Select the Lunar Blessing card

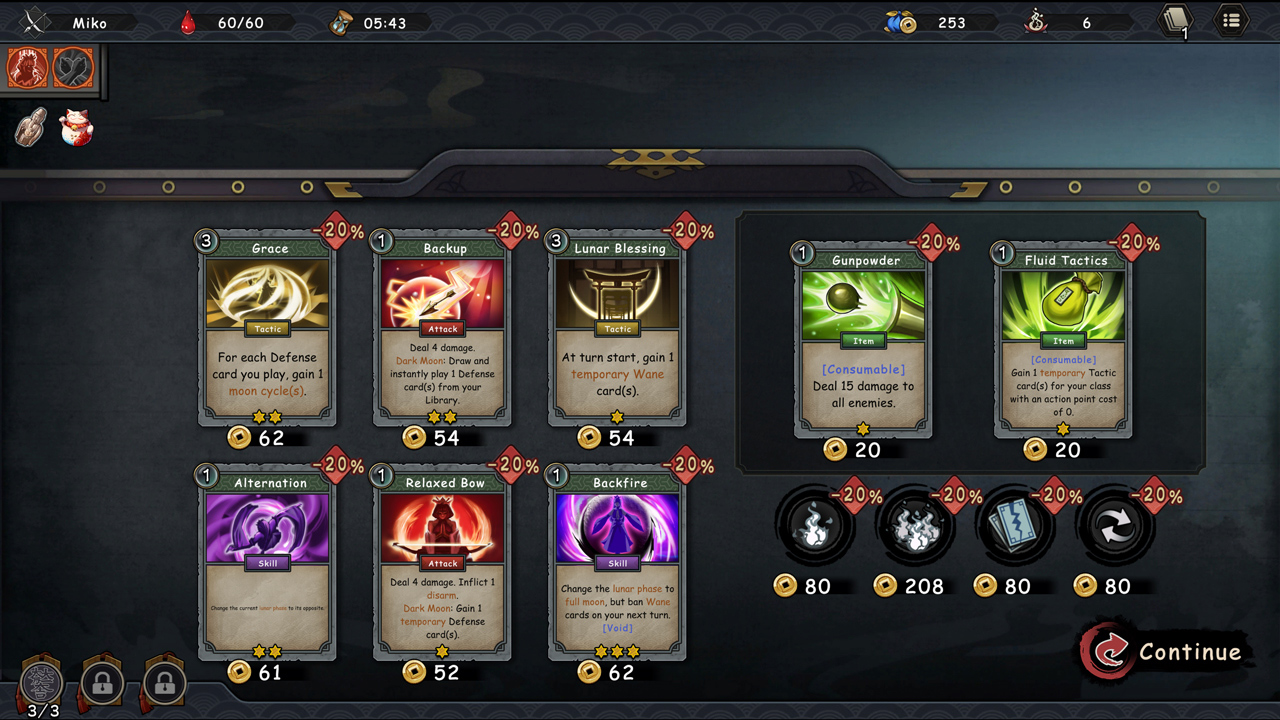[618, 329]
